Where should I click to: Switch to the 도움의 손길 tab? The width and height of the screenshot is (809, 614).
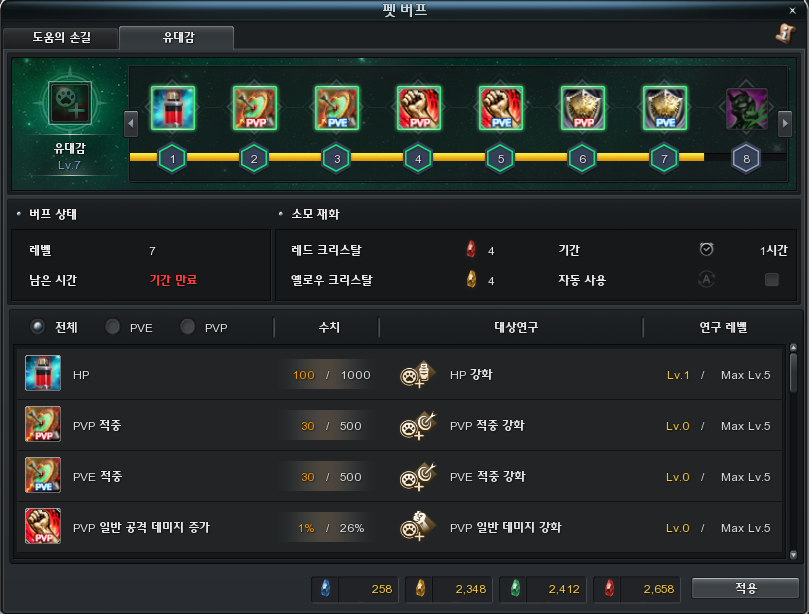pyautogui.click(x=60, y=38)
